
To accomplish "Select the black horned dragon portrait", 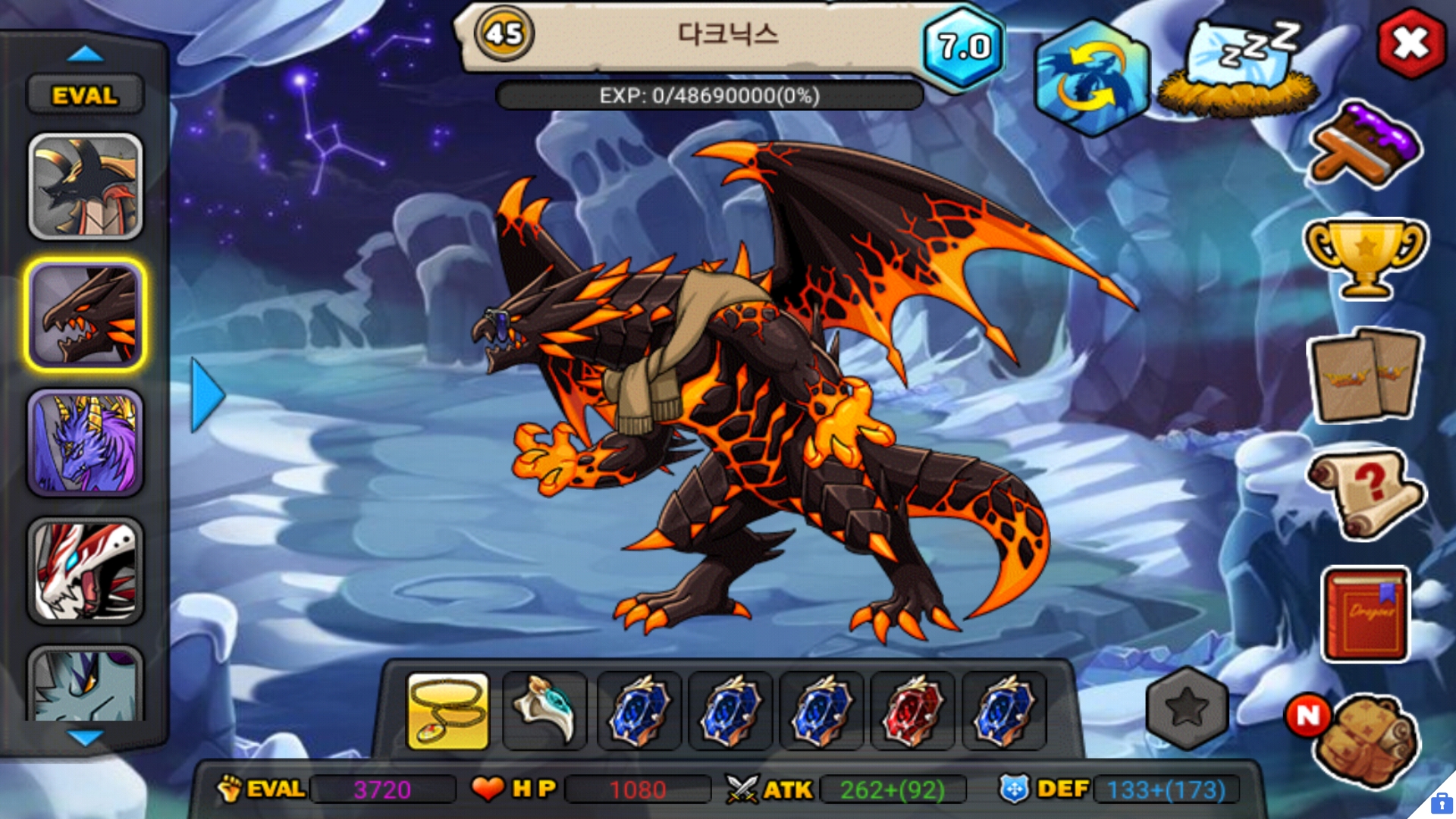I will point(86,187).
